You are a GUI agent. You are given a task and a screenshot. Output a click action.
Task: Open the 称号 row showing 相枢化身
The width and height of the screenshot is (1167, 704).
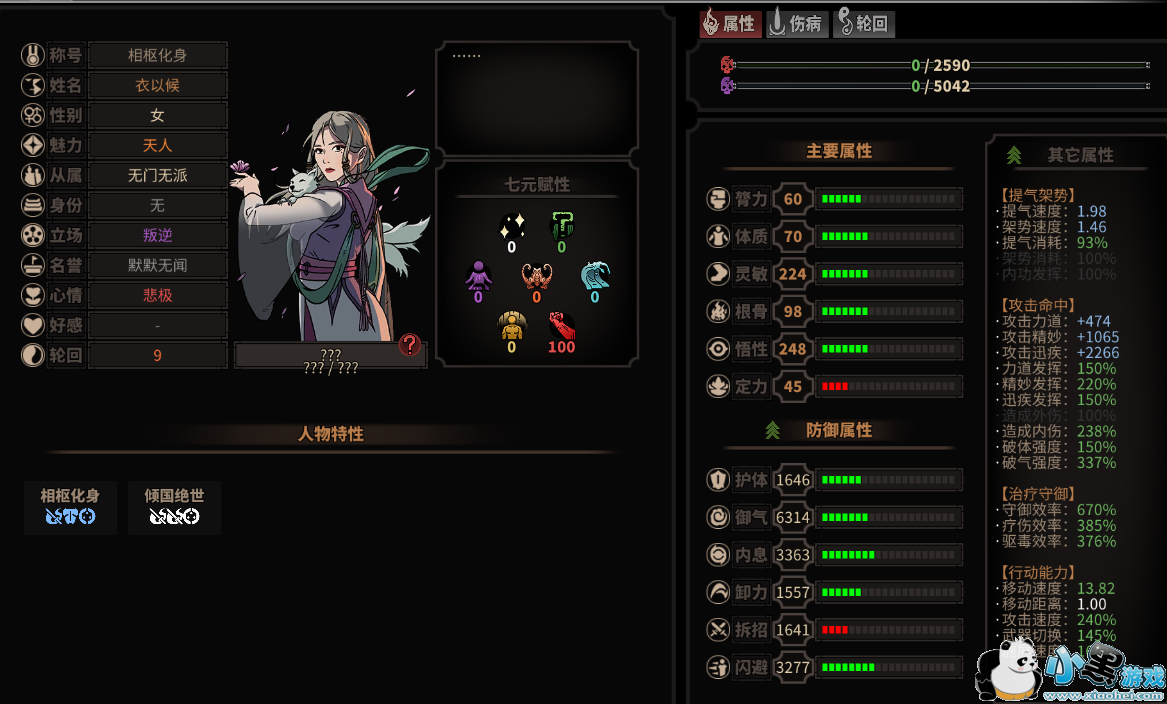tap(157, 56)
